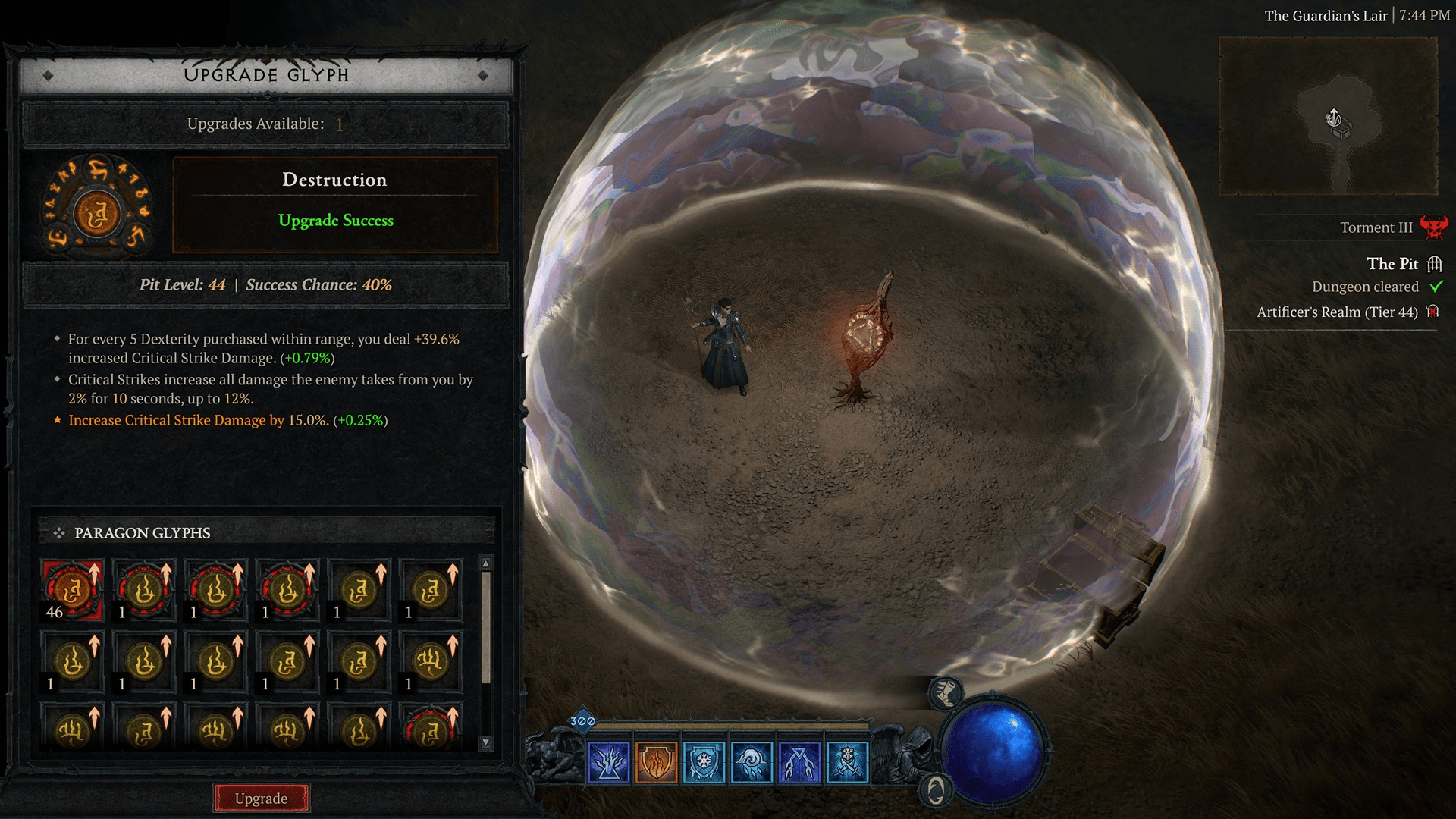The height and width of the screenshot is (819, 1456).
Task: Click the round swirl icon below the boot
Action: (935, 791)
